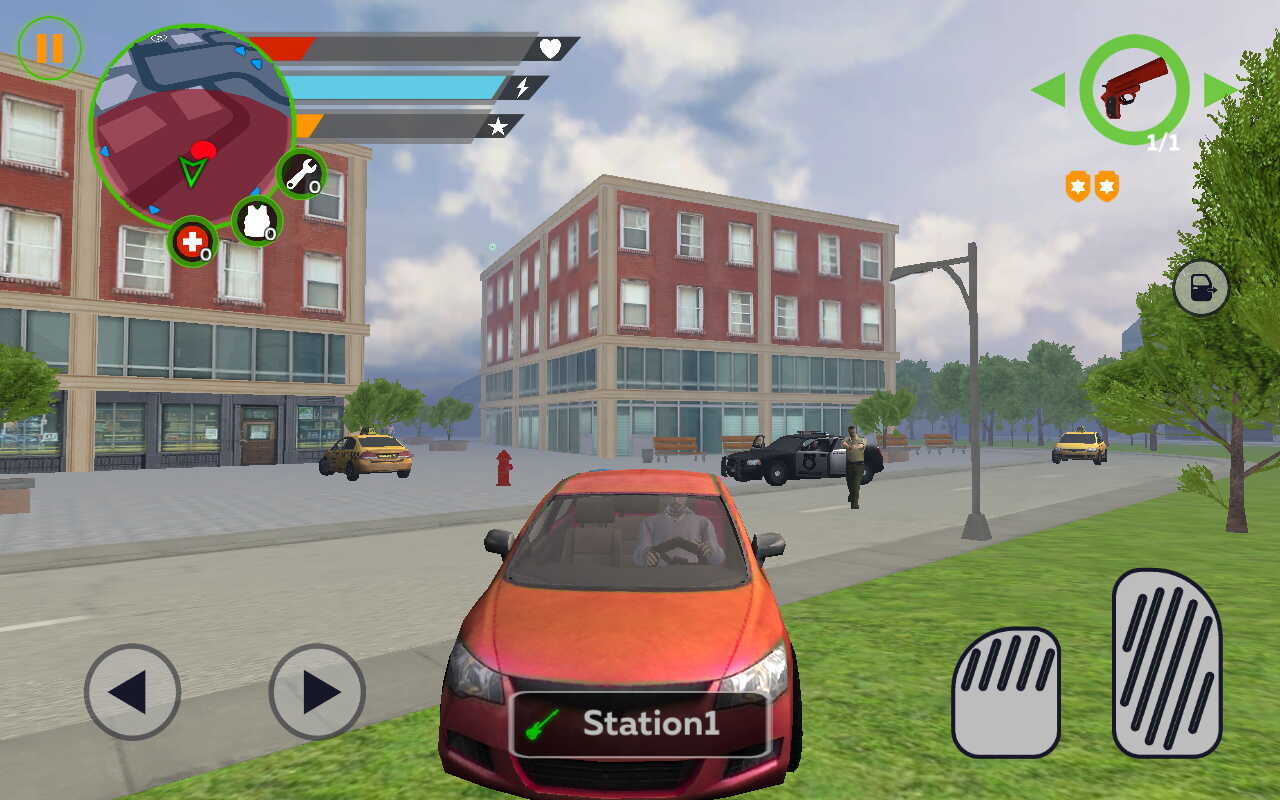Use the body armor vest icon

click(256, 220)
